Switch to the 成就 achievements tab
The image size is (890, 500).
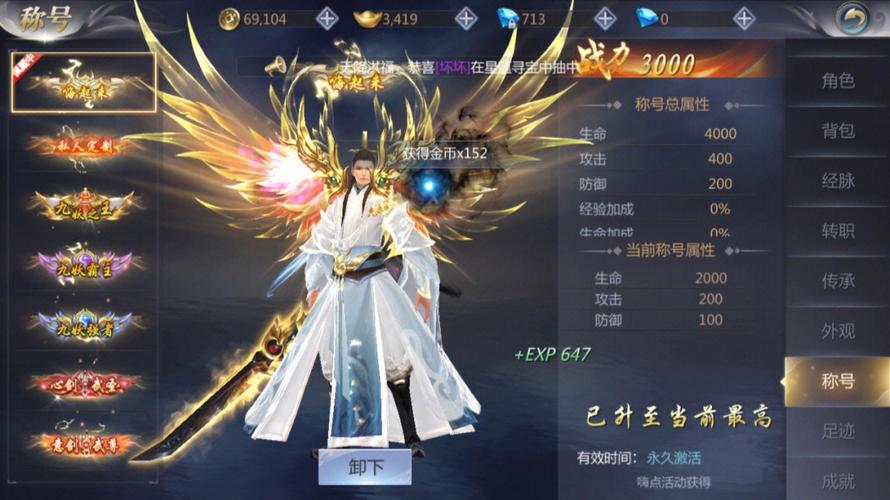(x=837, y=482)
